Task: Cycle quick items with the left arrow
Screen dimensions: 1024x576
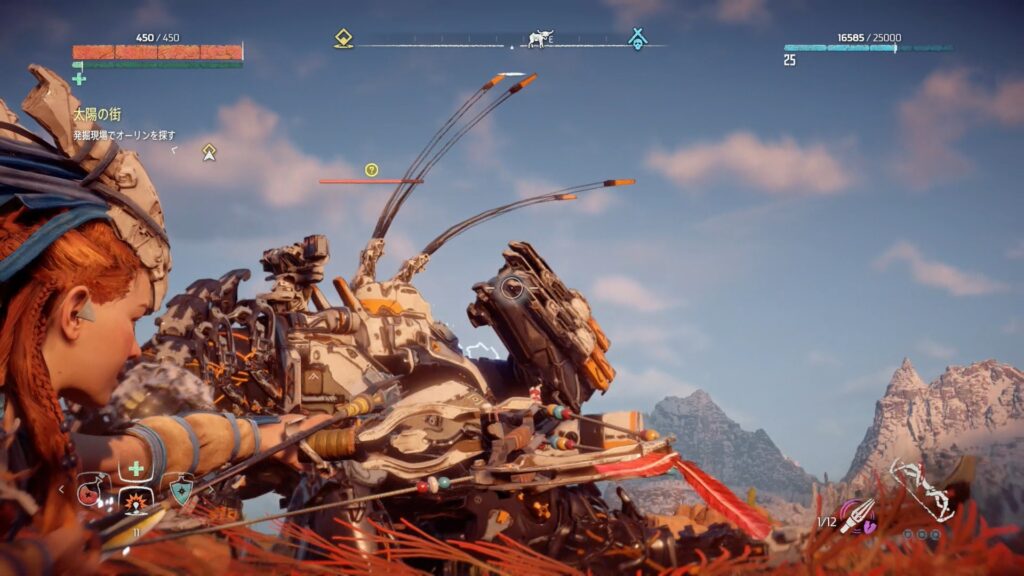Action: [x=61, y=489]
